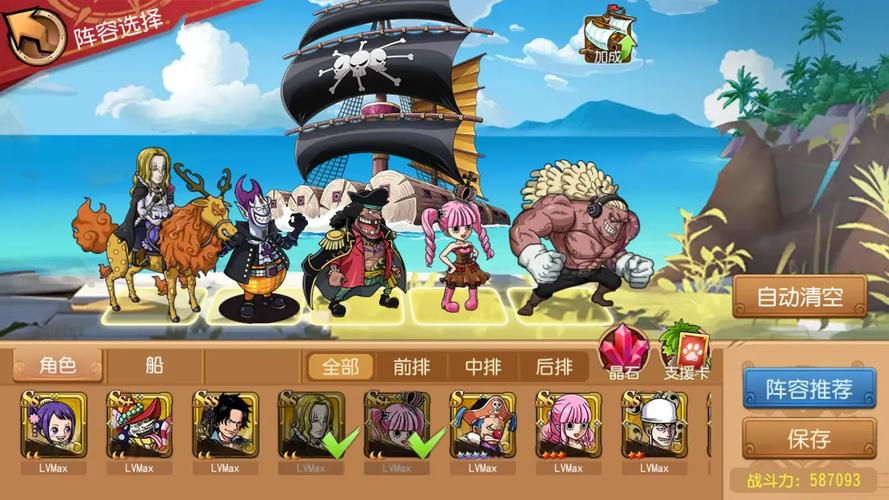Open 阵容推荐 lineup recommendation
The height and width of the screenshot is (500, 889).
click(x=795, y=388)
